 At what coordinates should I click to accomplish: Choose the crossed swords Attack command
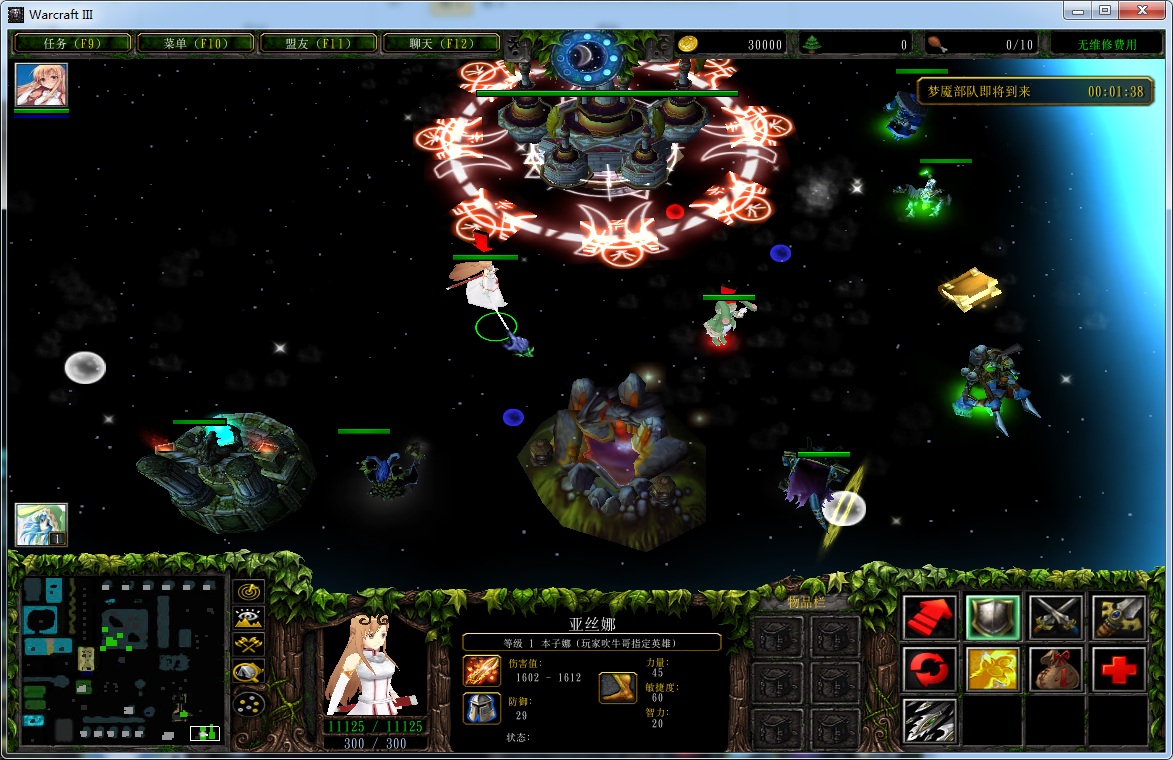coord(1055,617)
